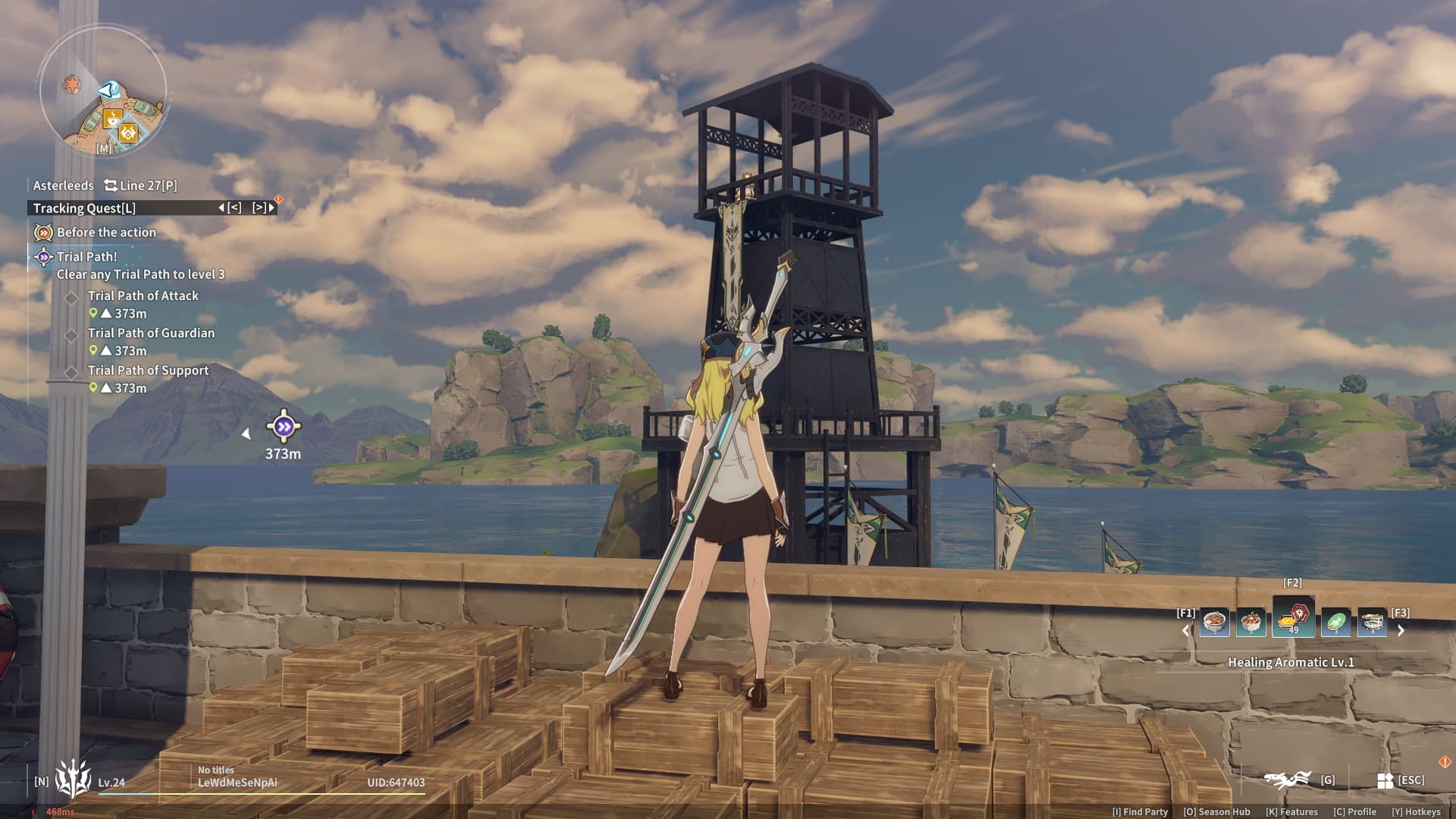Track Trial Path of Attack objective
This screenshot has height=819, width=1456.
(x=143, y=296)
